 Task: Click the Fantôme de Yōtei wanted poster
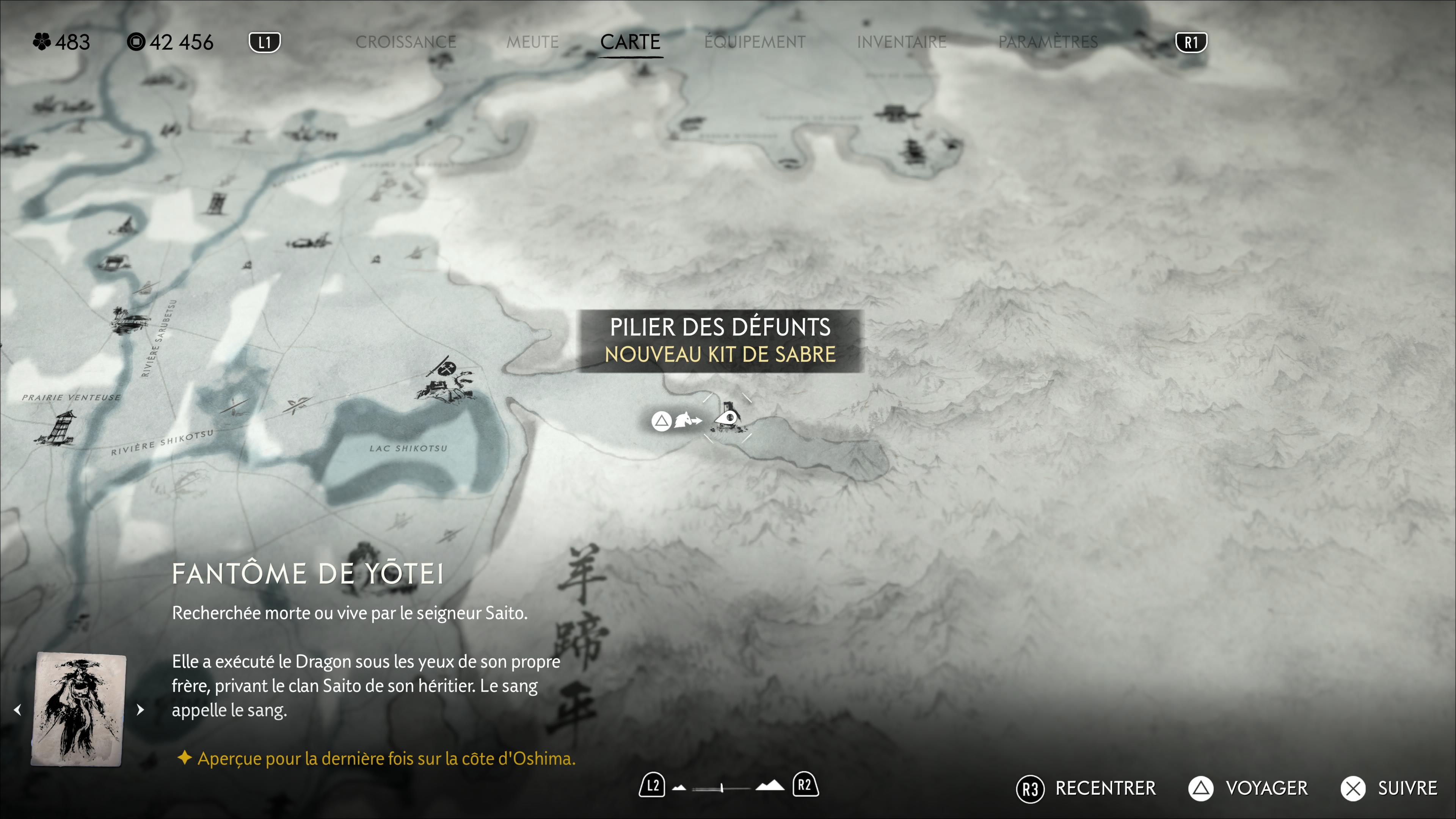coord(78,709)
